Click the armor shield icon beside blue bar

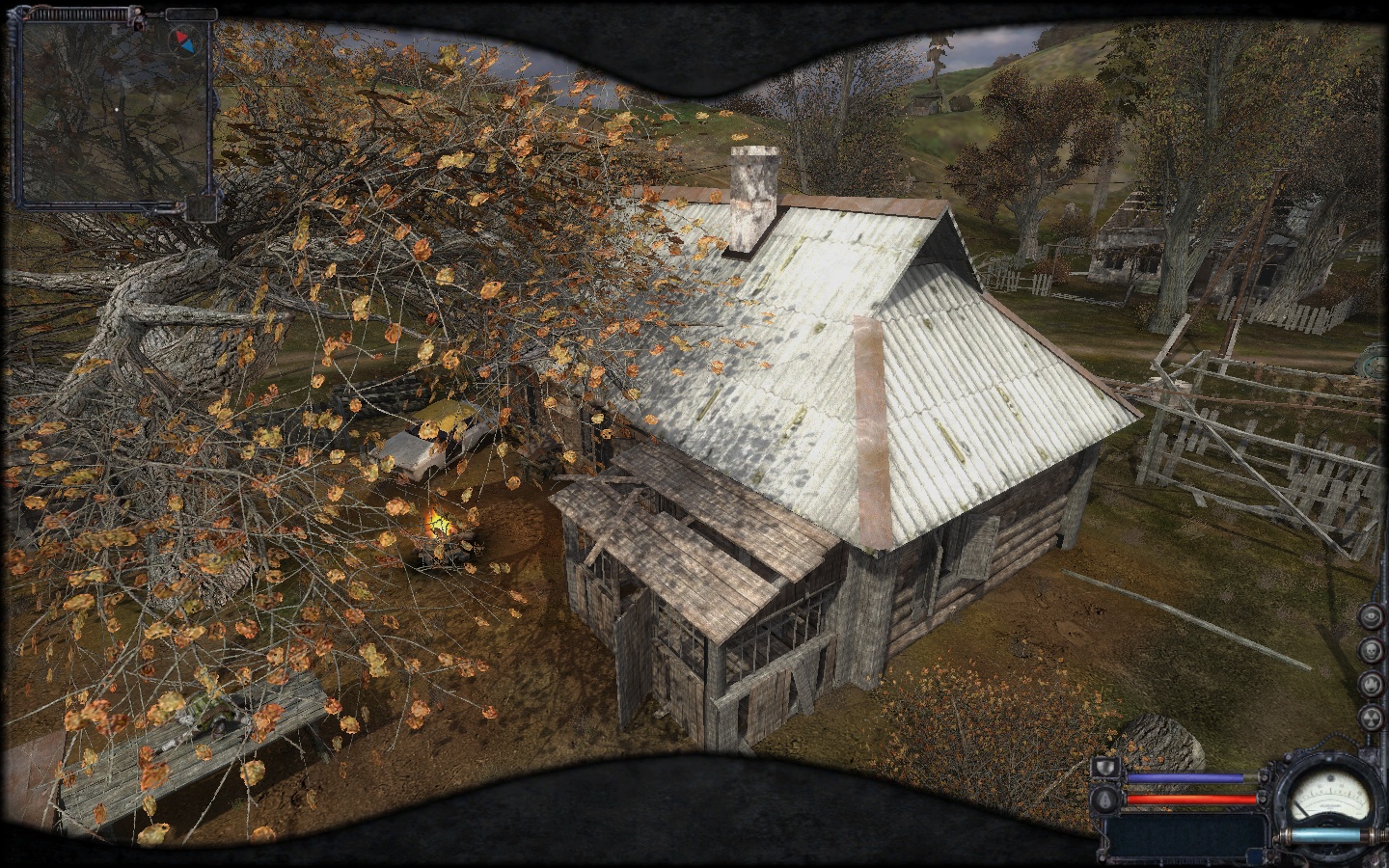click(1105, 769)
